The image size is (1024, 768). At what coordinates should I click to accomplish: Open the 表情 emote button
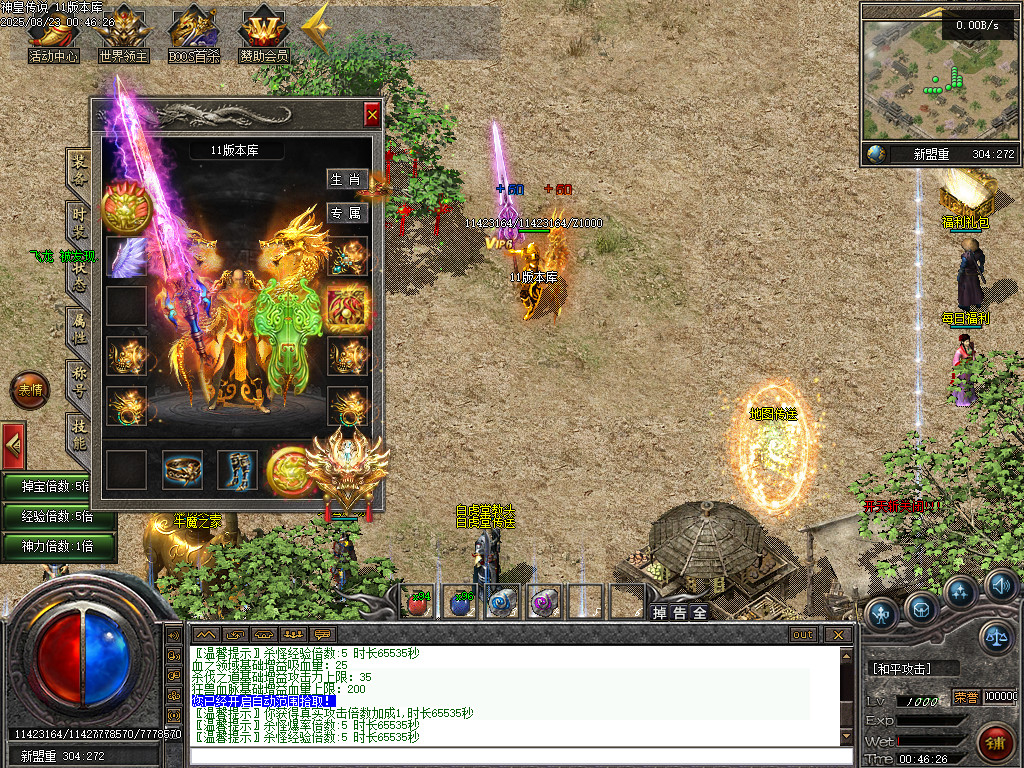click(x=30, y=390)
